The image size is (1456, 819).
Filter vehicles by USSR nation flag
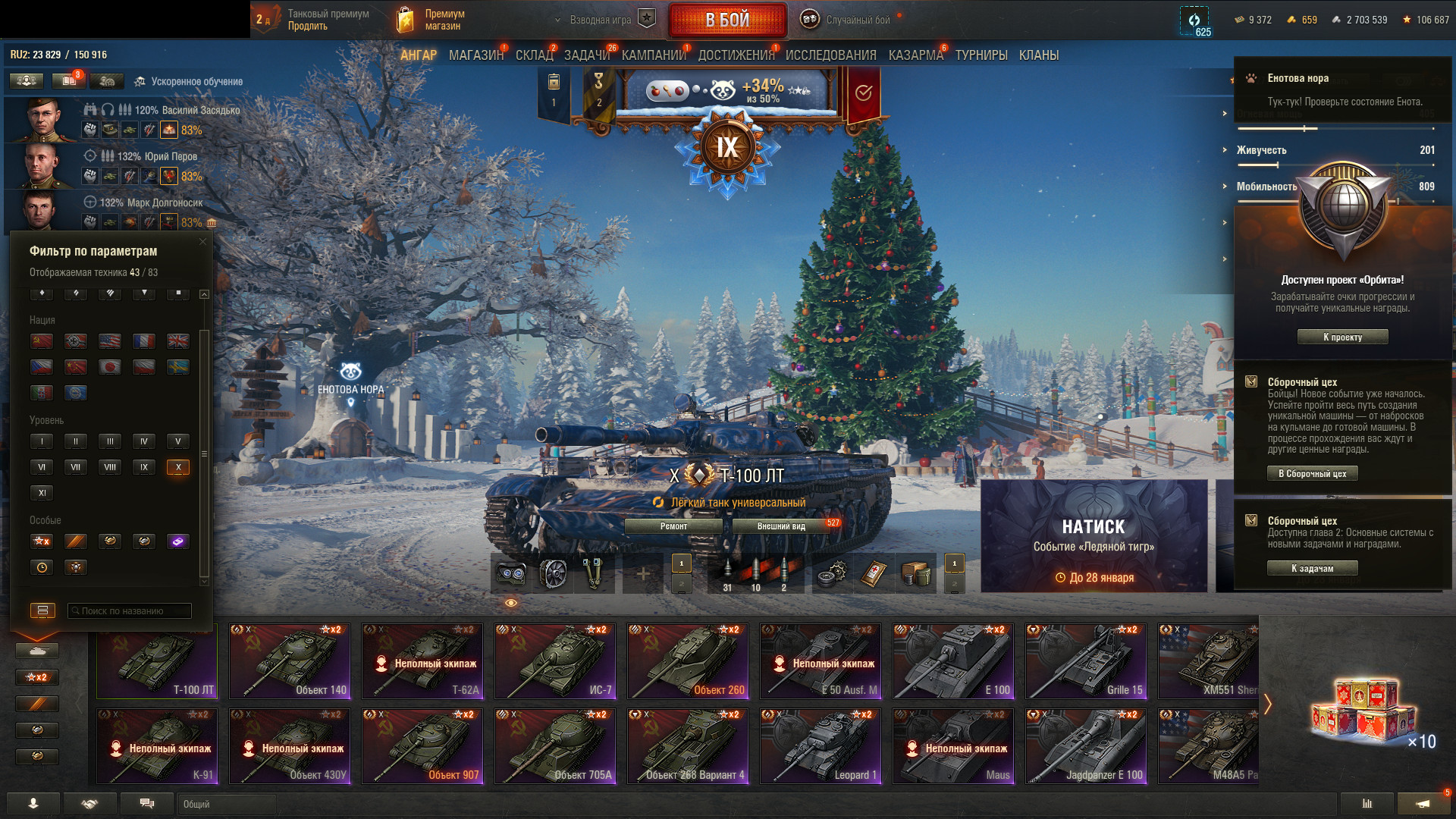[42, 341]
